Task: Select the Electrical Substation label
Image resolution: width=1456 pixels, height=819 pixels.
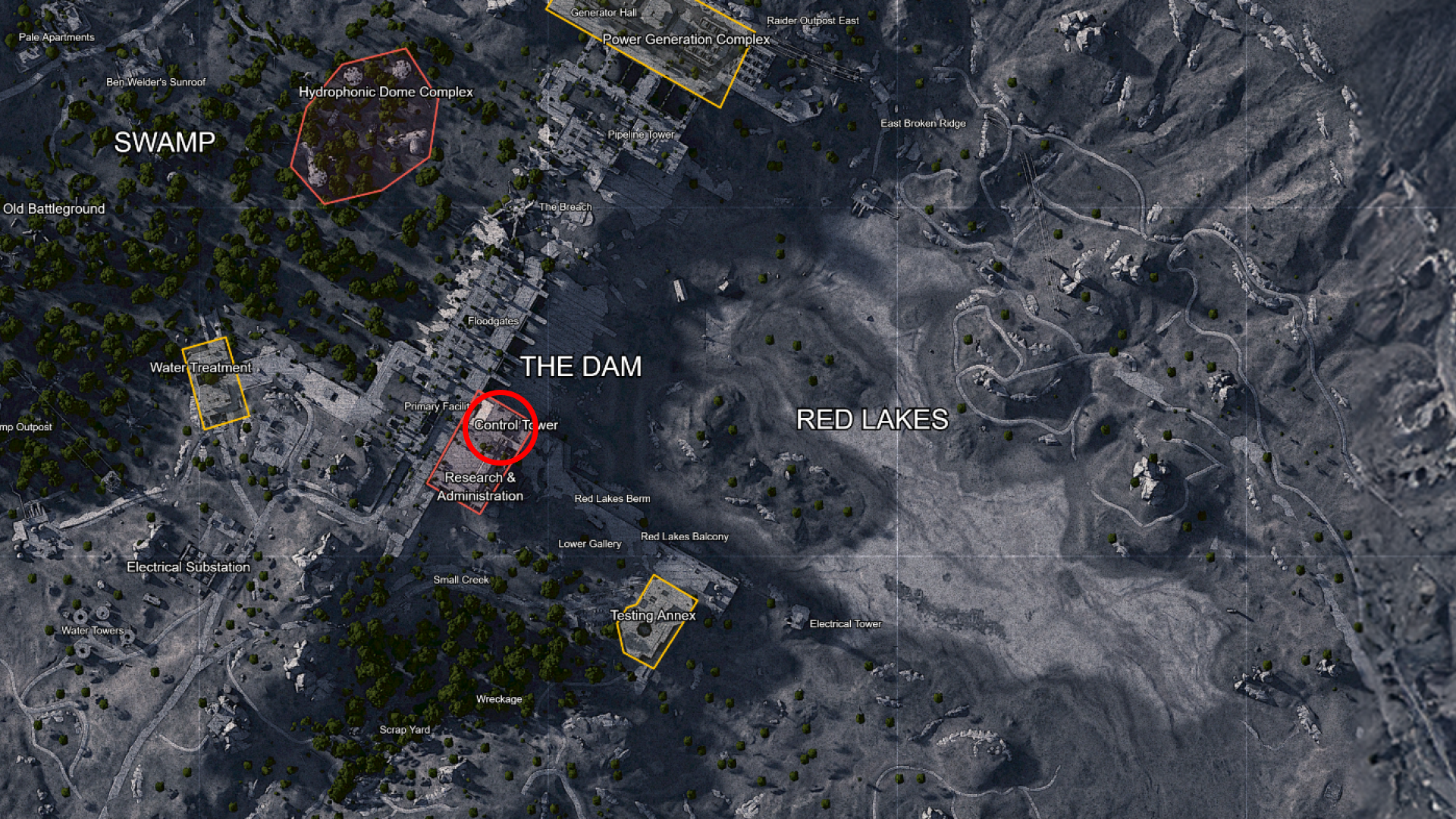Action: 189,566
